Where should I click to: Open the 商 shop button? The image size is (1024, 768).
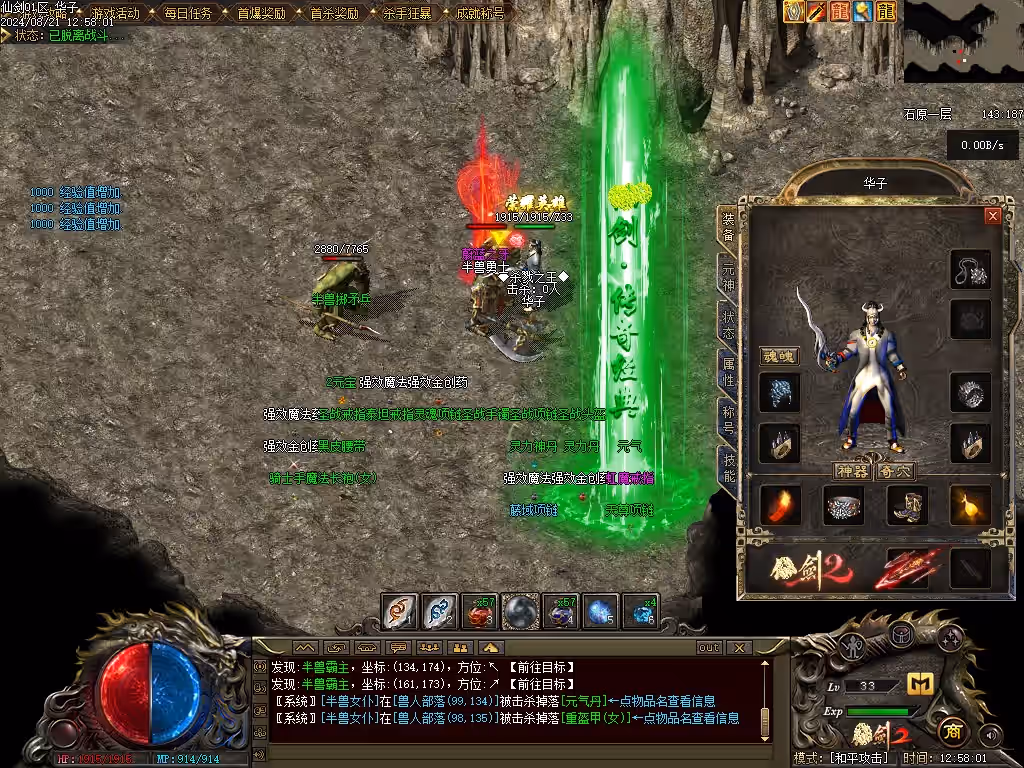tap(951, 730)
